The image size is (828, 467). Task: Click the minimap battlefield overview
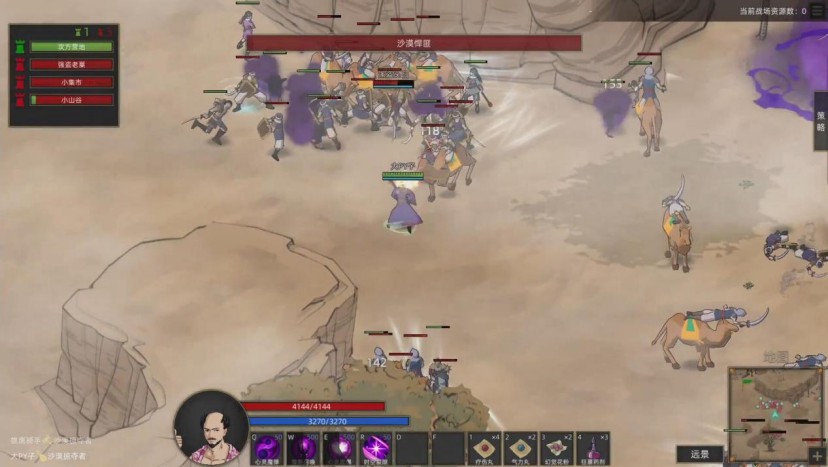(x=774, y=405)
